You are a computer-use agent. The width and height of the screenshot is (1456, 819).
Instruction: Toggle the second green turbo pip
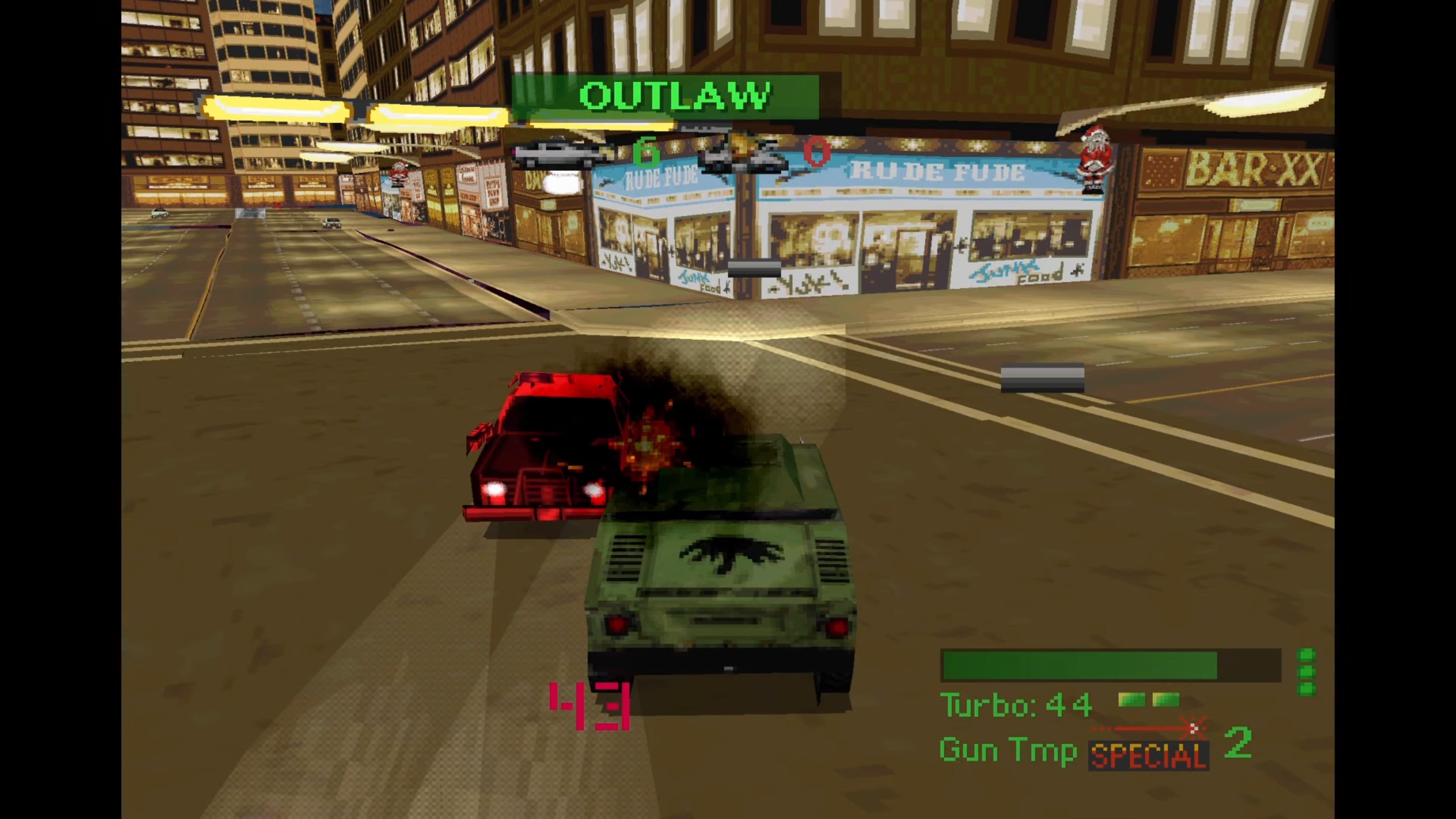pyautogui.click(x=1166, y=700)
